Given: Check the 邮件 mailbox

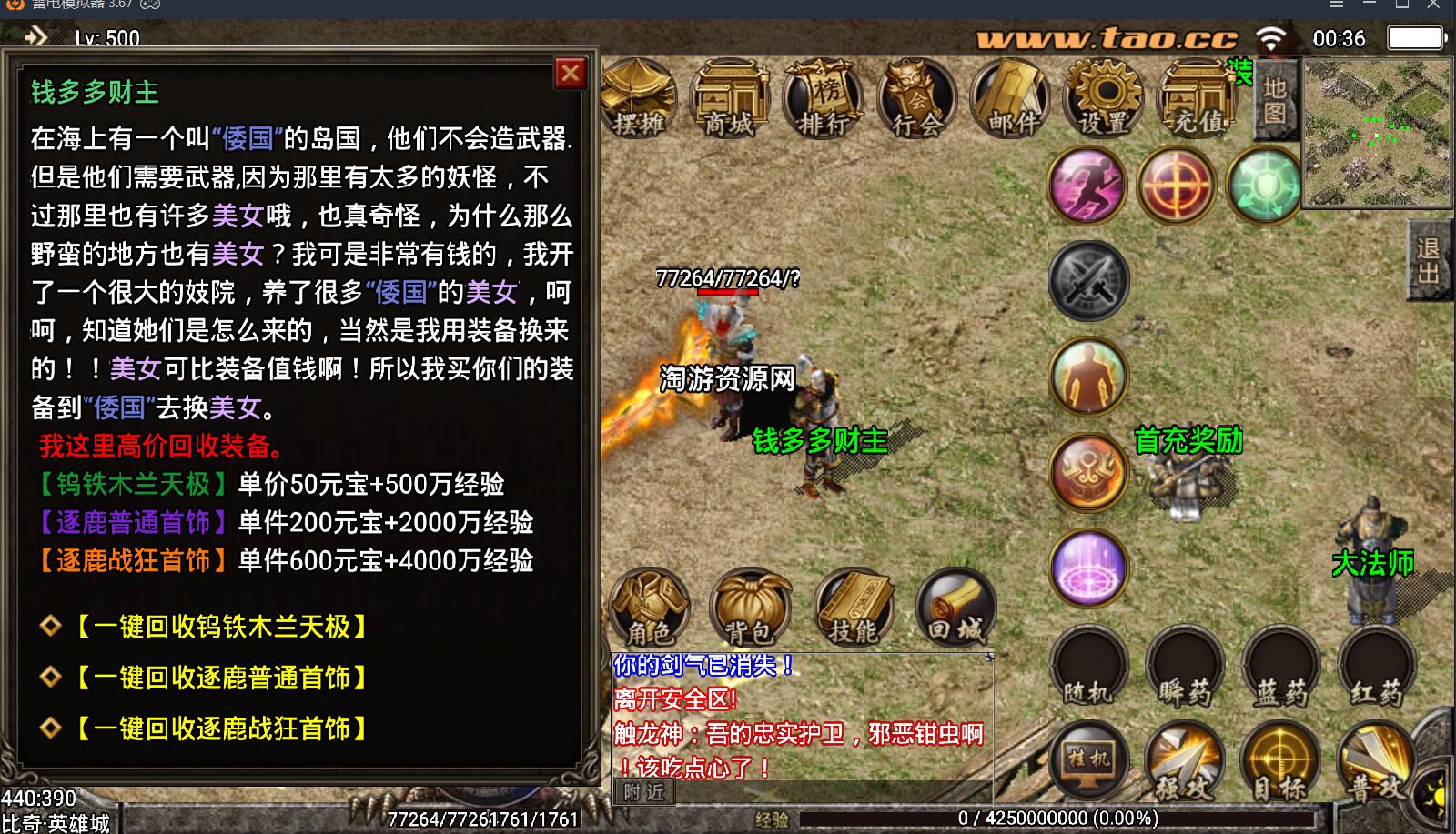Looking at the screenshot, I should [1010, 99].
